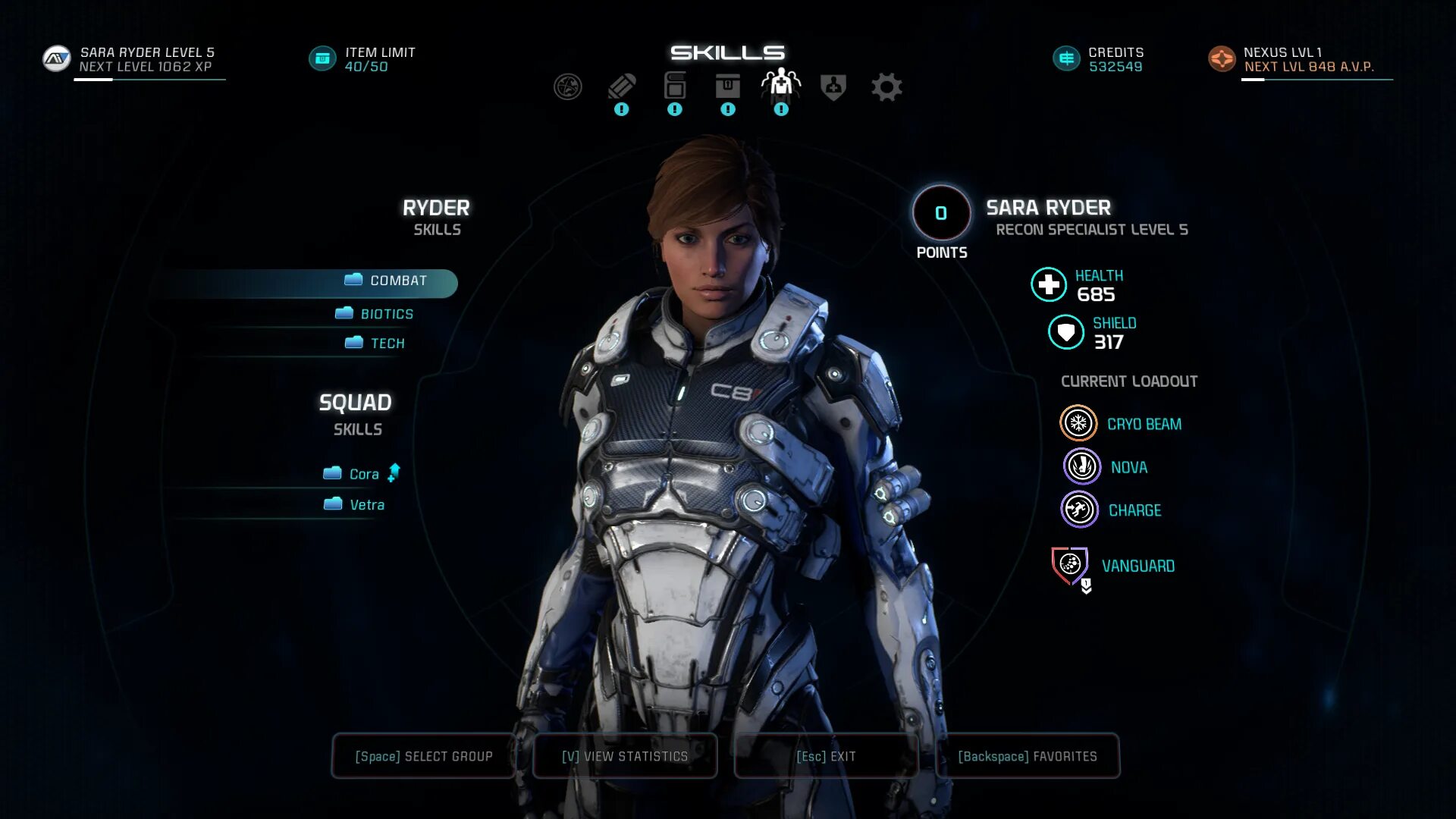Choose the Nova loadout skill
This screenshot has height=819, width=1456.
pyautogui.click(x=1081, y=467)
